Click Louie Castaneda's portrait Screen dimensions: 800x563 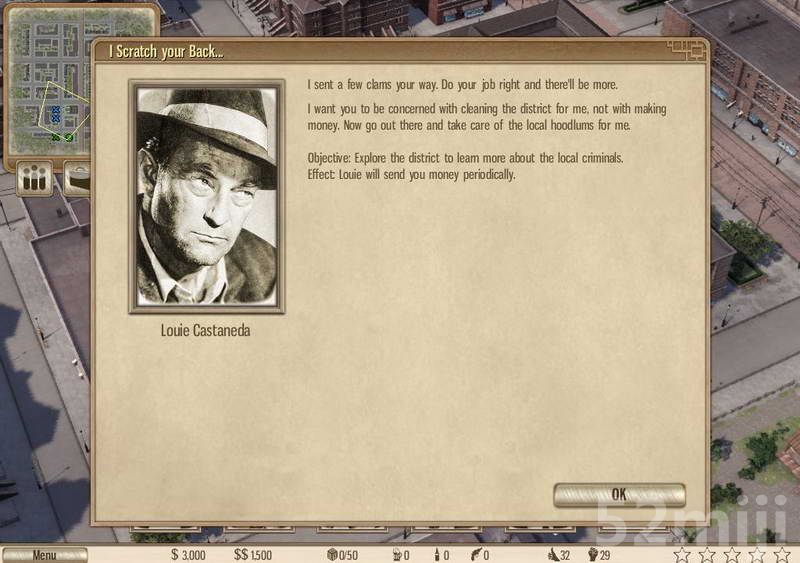207,197
